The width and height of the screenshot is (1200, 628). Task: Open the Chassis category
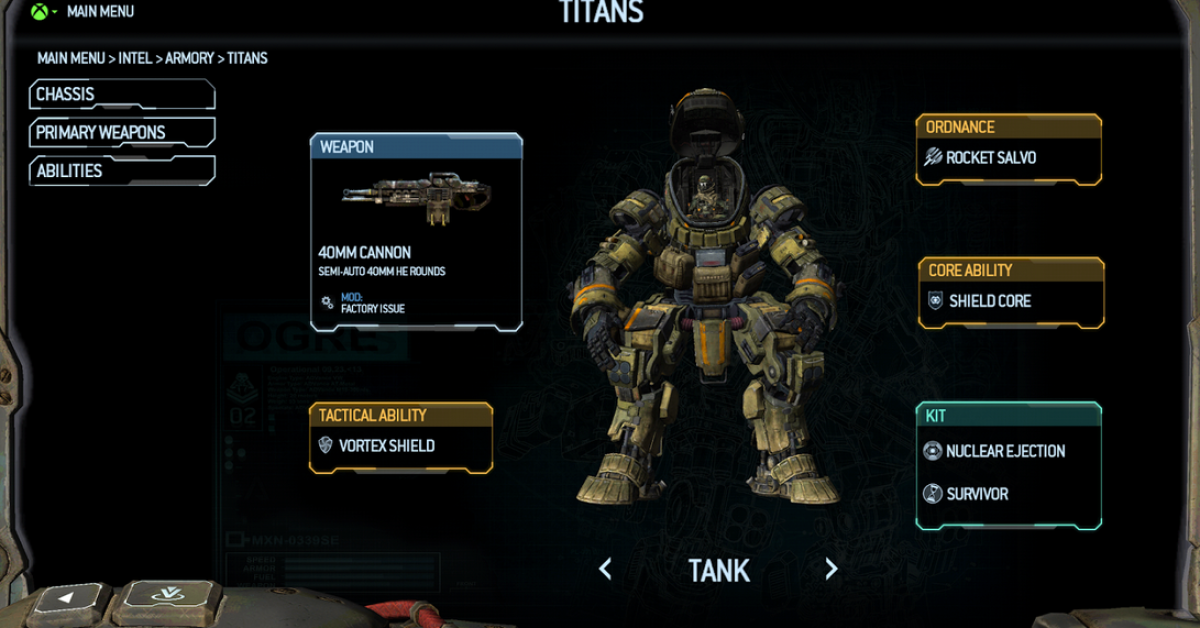pos(122,95)
